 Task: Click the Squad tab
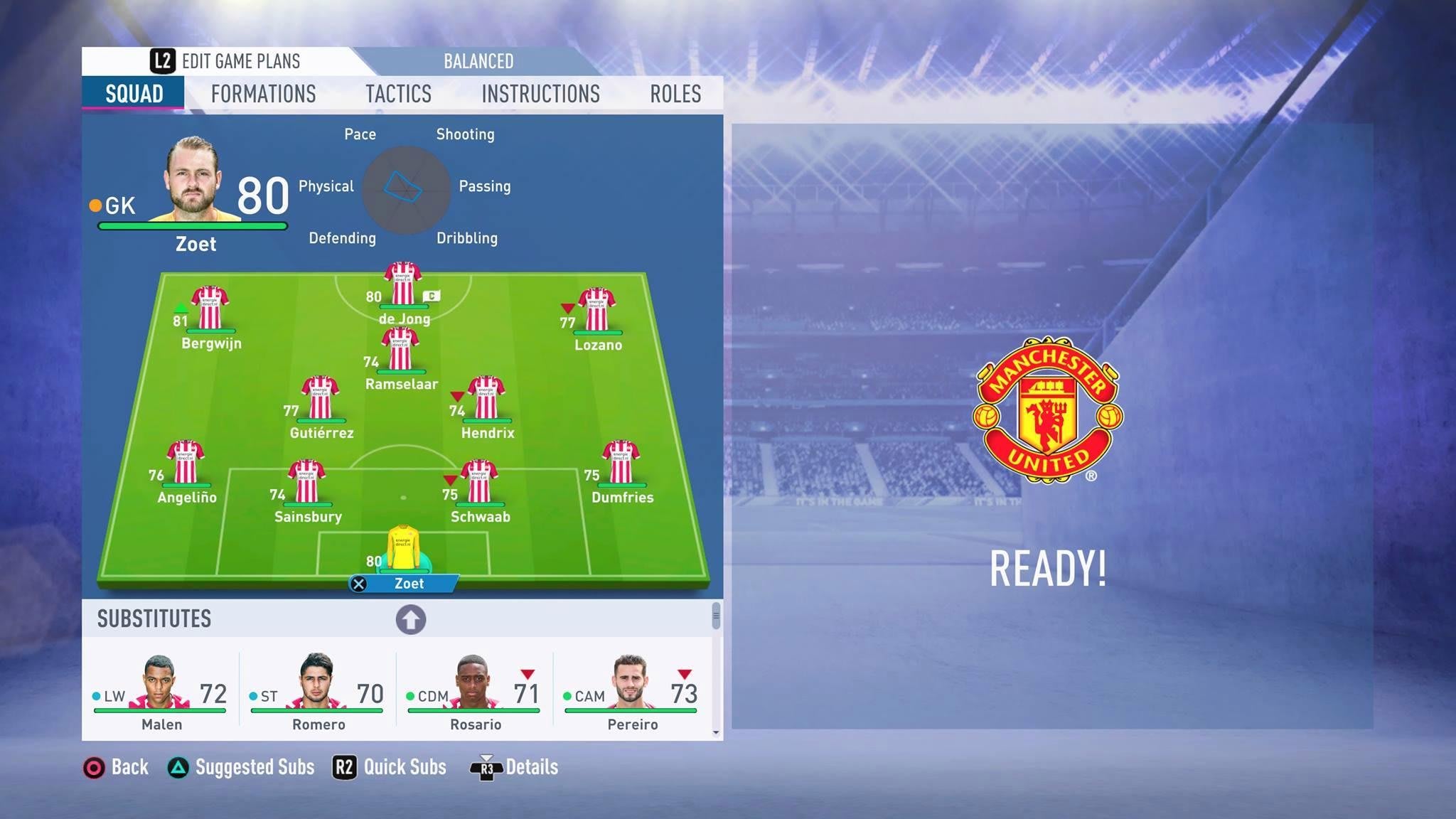pos(134,94)
